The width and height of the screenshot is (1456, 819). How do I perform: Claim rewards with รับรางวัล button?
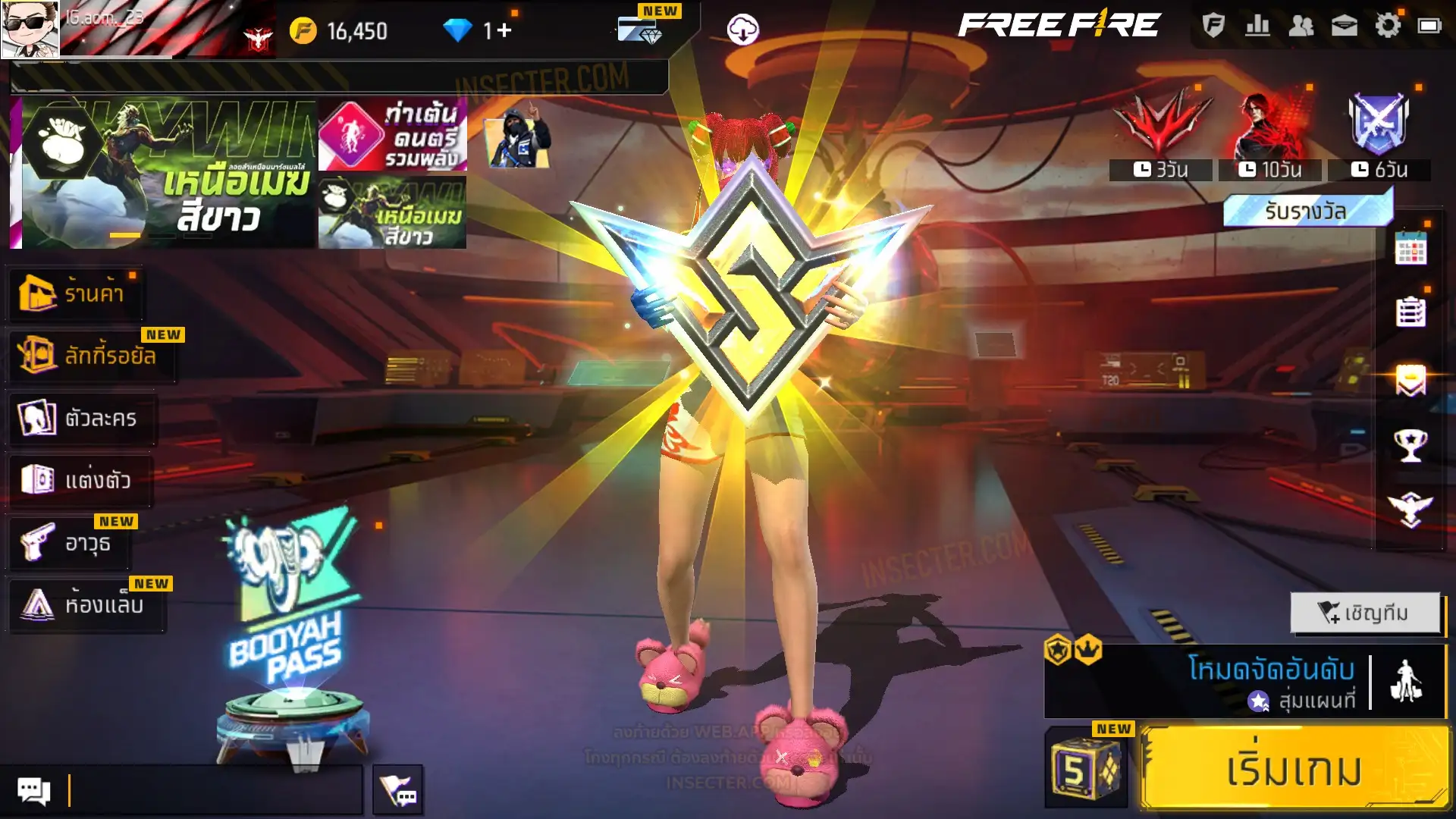(1306, 211)
